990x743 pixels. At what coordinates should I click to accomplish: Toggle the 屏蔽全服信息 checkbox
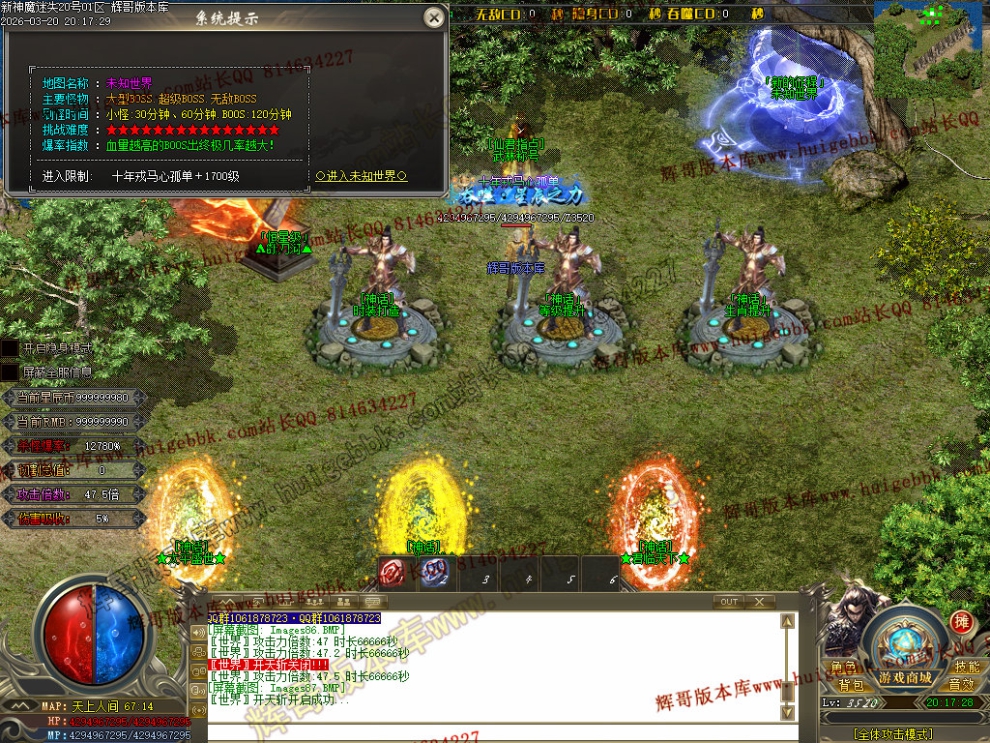point(9,372)
